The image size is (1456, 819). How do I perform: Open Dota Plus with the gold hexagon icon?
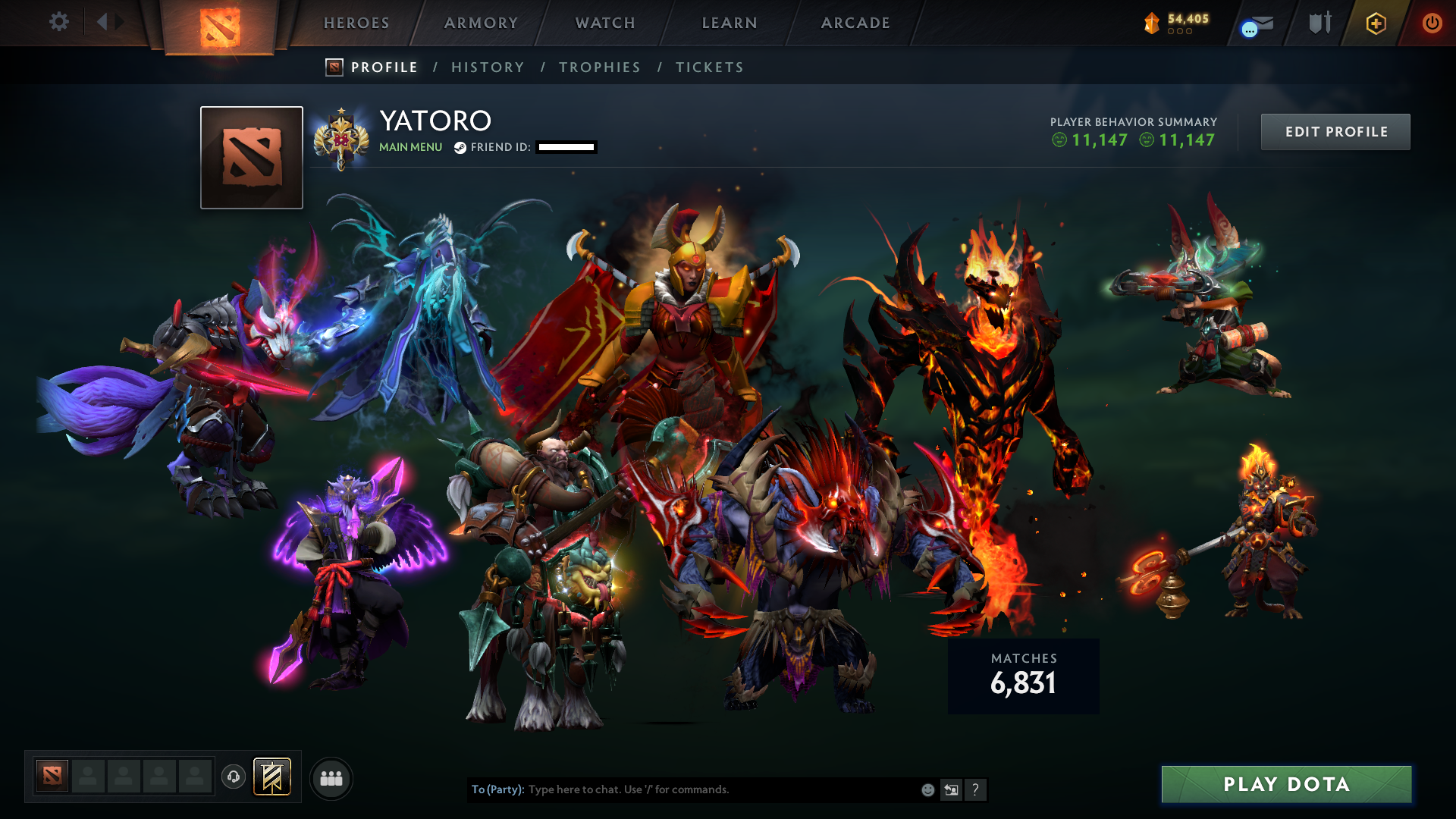pyautogui.click(x=1376, y=23)
